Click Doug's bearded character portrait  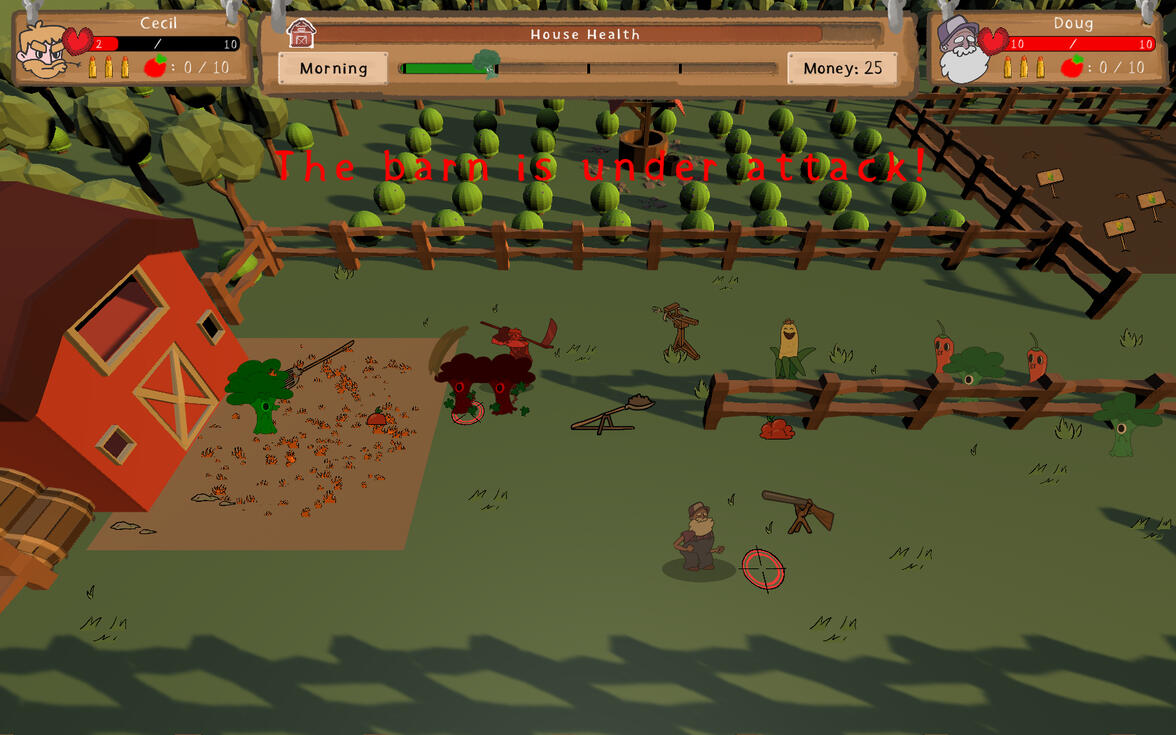tap(962, 52)
